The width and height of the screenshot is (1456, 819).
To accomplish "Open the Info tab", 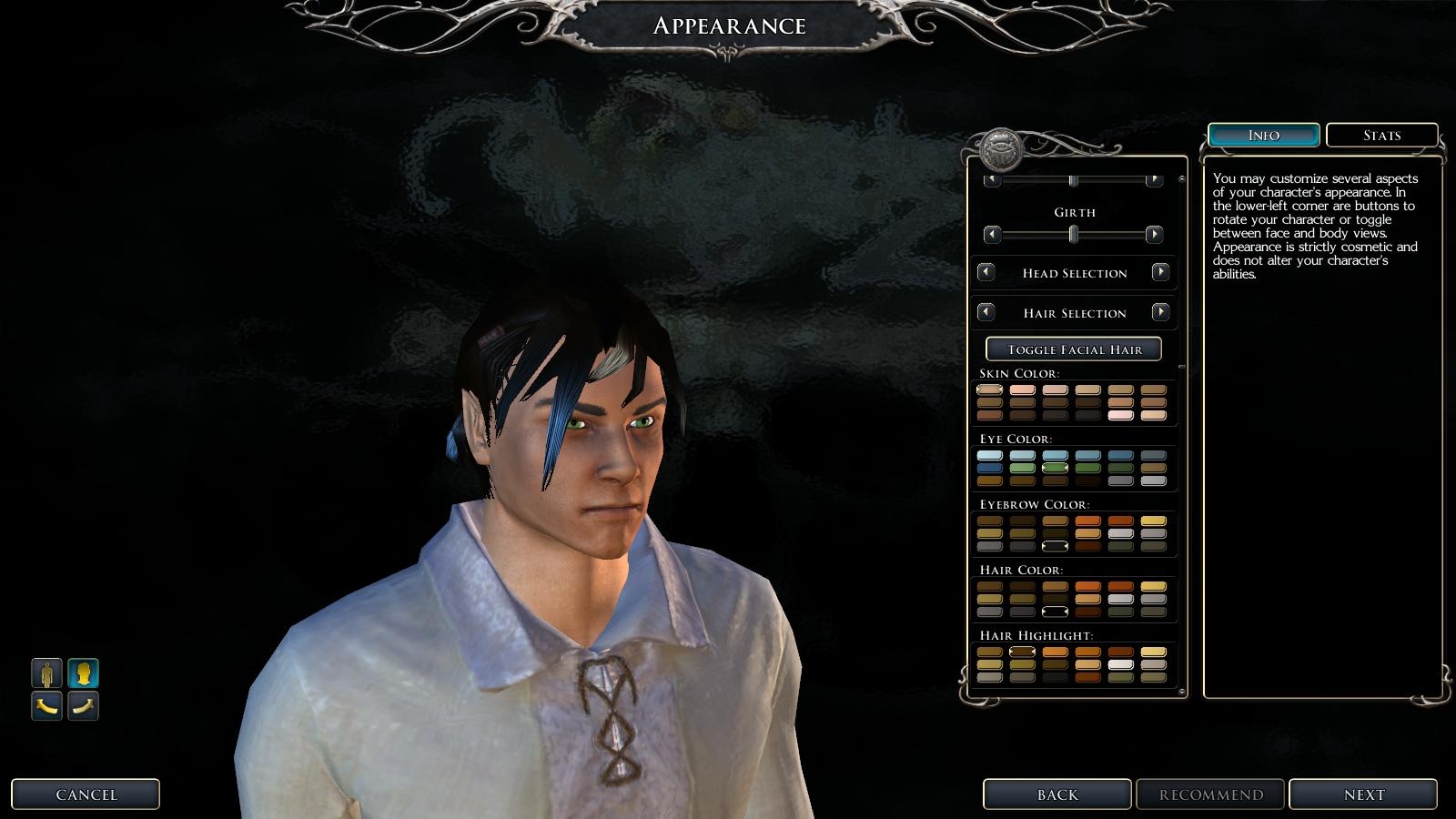I will pyautogui.click(x=1263, y=135).
